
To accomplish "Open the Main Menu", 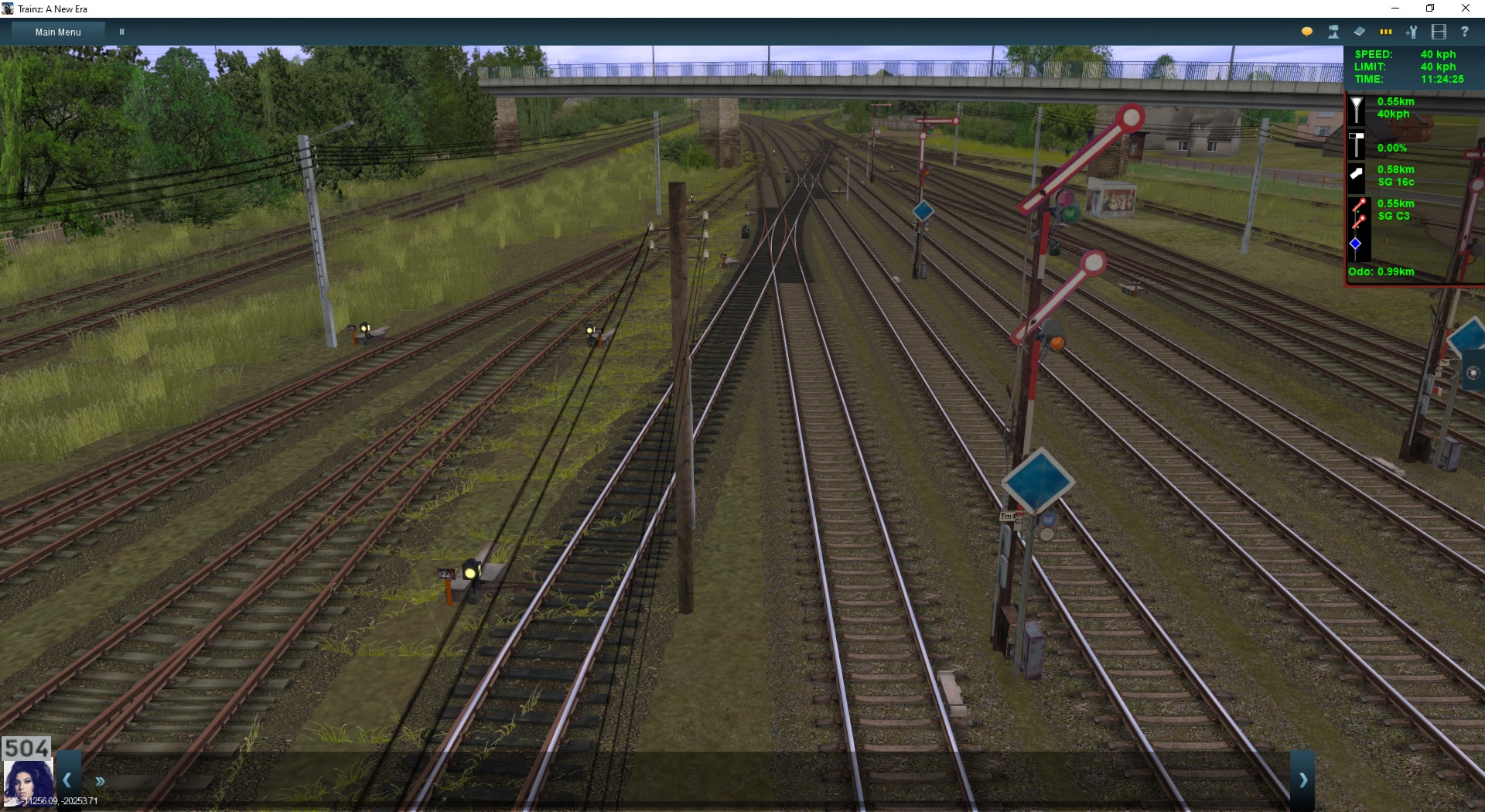I will coord(58,32).
